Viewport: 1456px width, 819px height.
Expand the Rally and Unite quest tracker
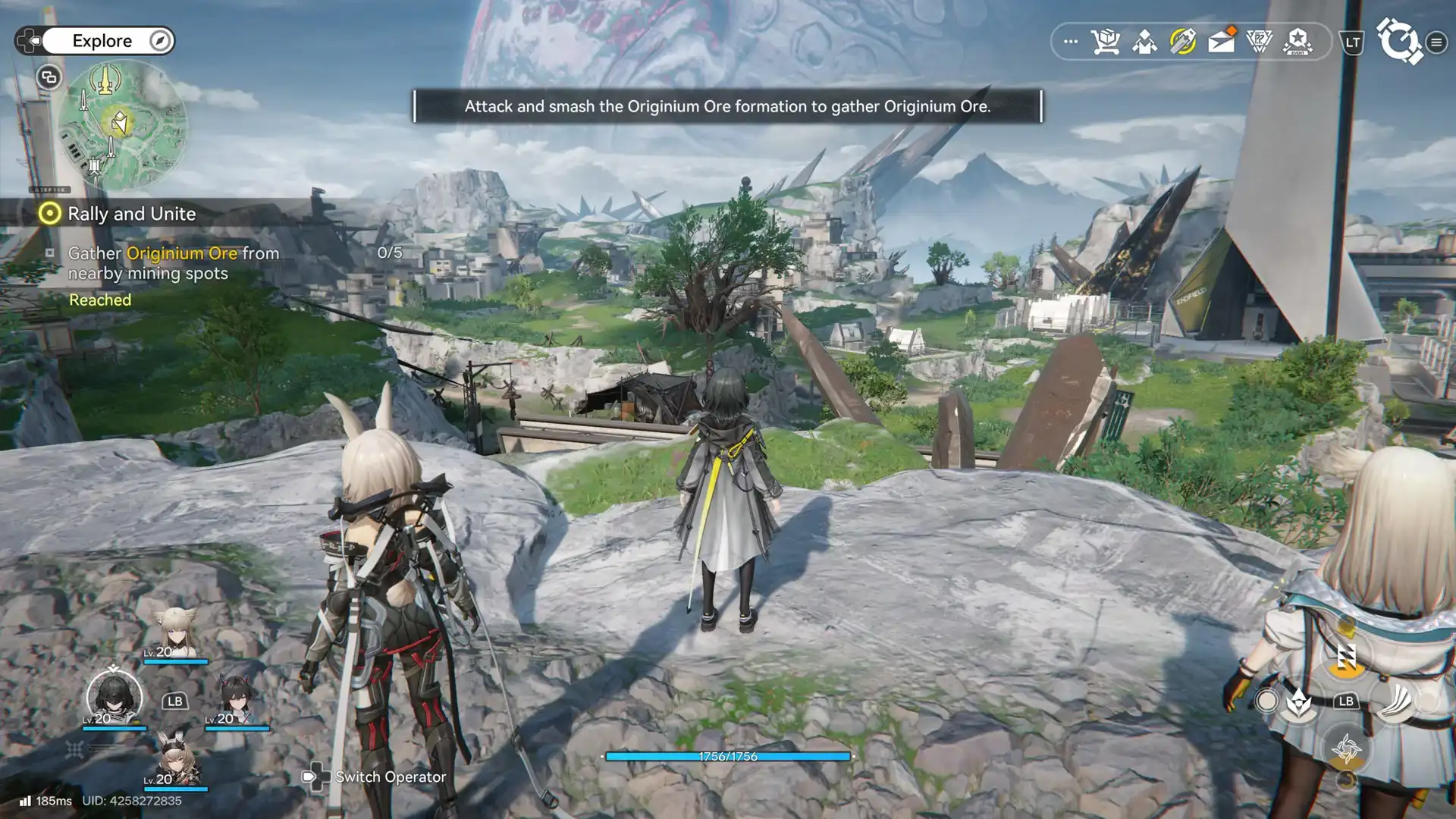coord(131,214)
